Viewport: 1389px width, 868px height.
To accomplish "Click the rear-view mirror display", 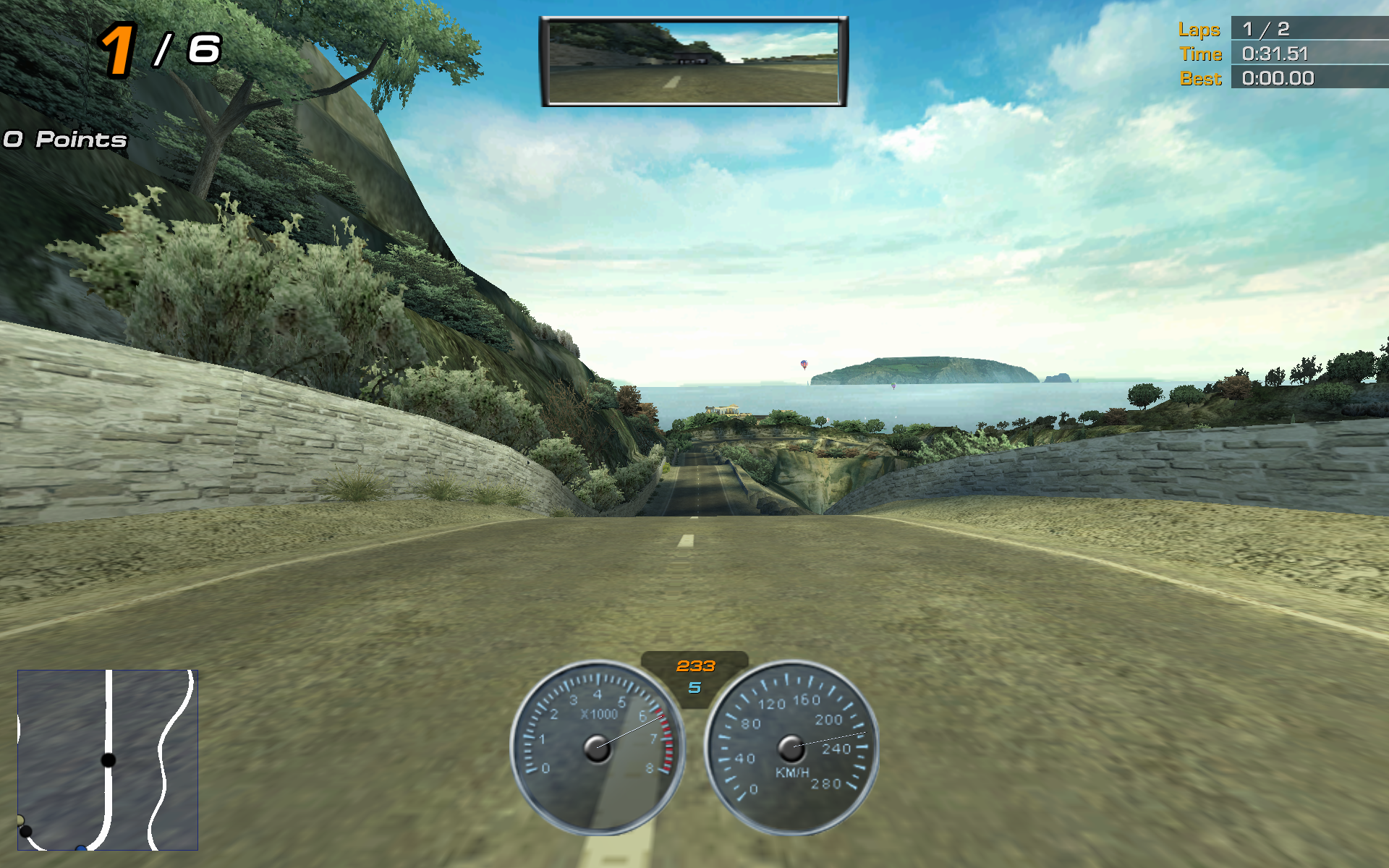I will click(x=693, y=61).
